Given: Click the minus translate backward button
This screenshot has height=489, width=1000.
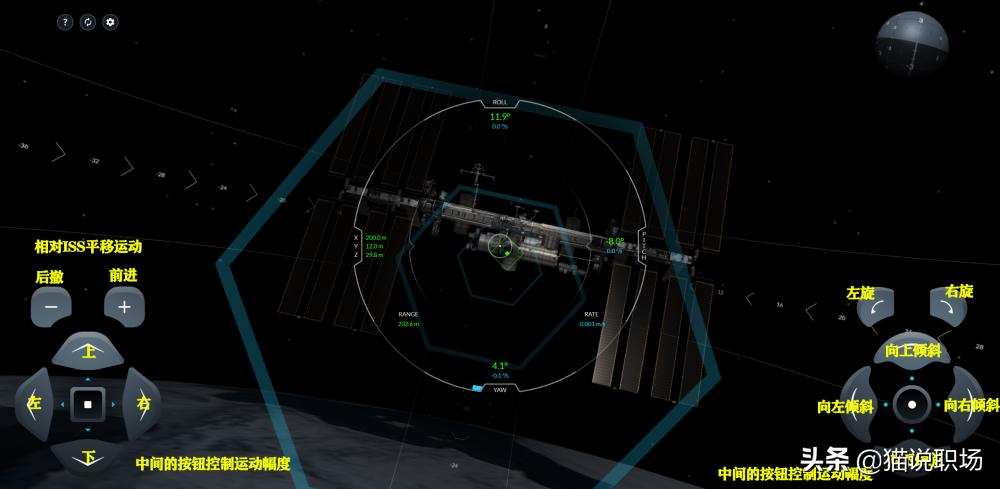Looking at the screenshot, I should 51,306.
